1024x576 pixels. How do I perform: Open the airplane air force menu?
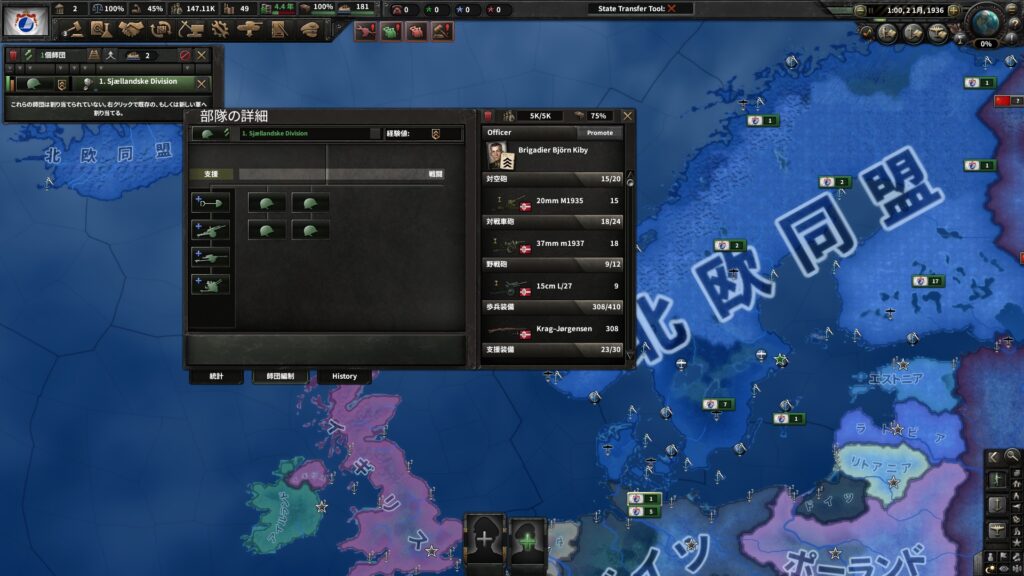tap(249, 30)
